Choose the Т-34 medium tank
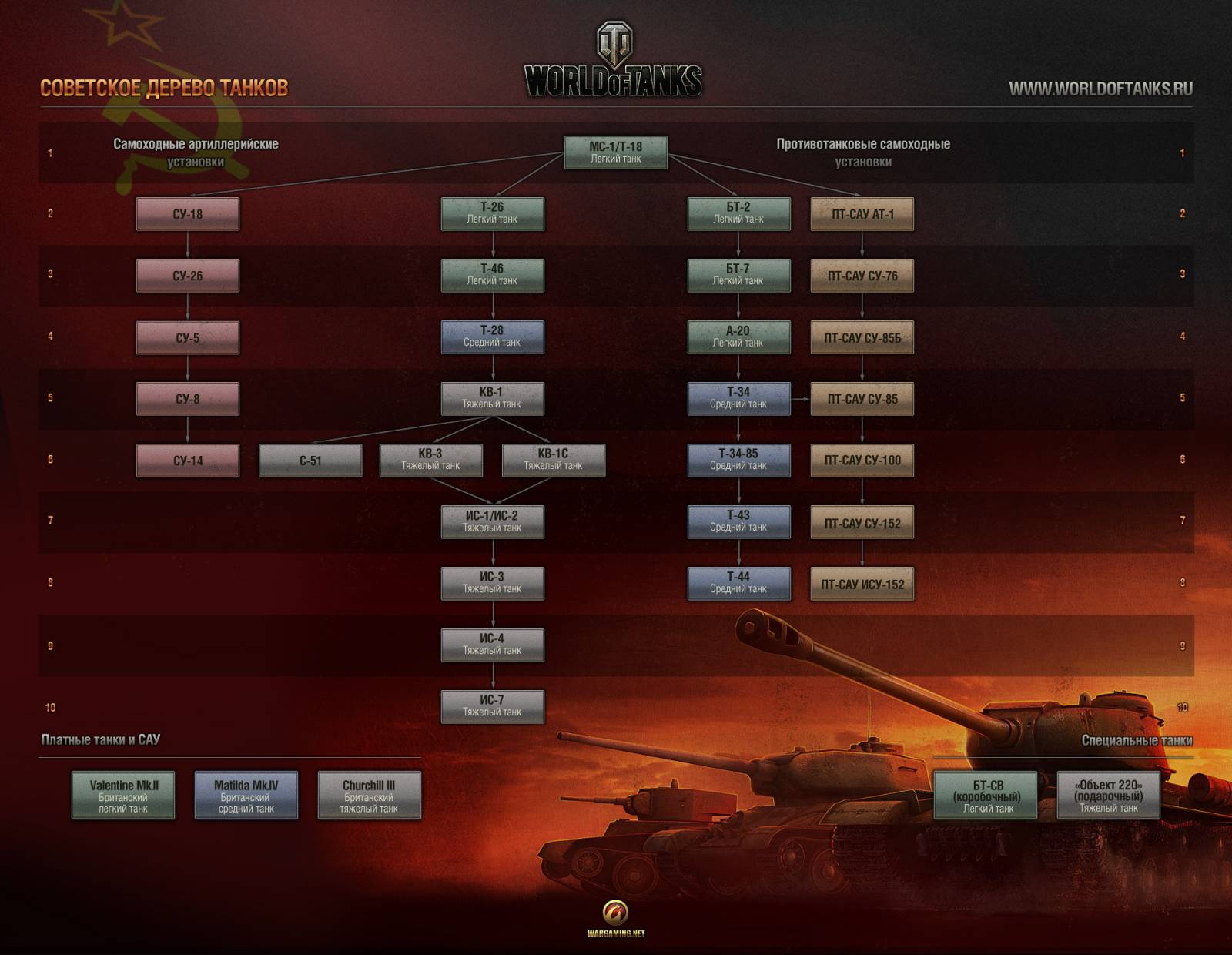The image size is (1232, 955). 738,398
